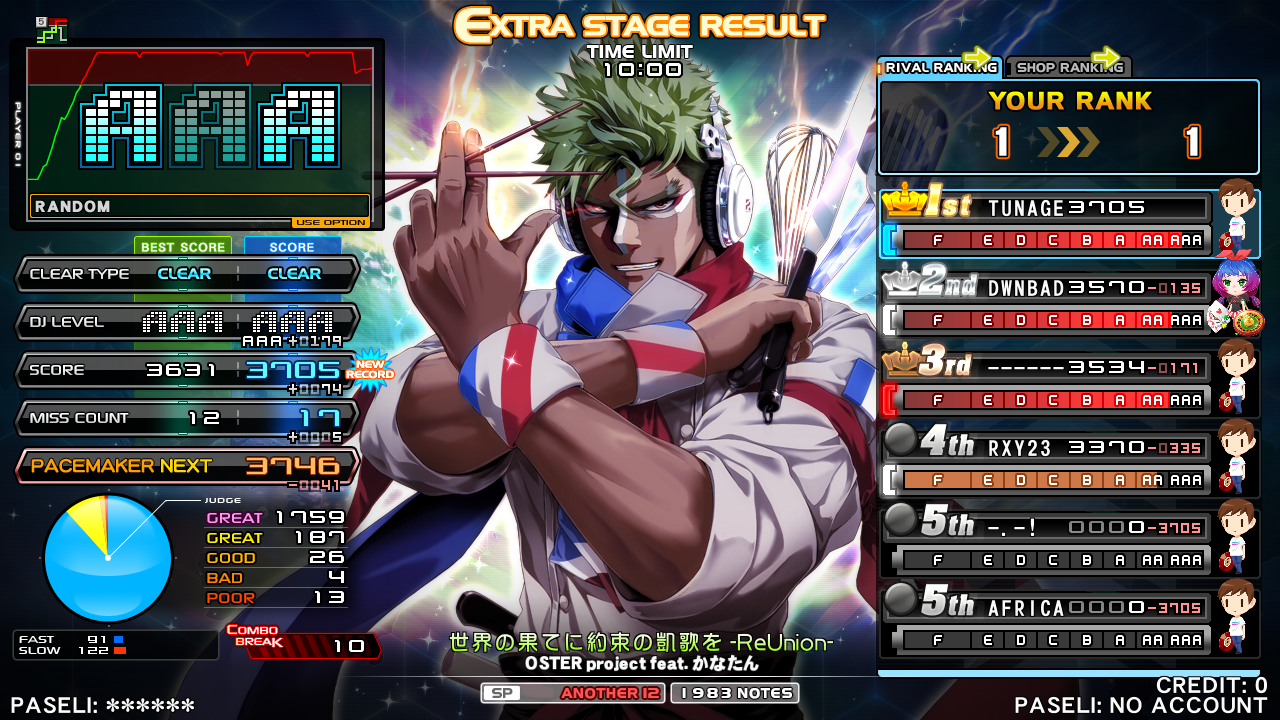Select TUNAGE's 1st place ranking row
Viewport: 1280px width, 720px height.
click(1045, 223)
